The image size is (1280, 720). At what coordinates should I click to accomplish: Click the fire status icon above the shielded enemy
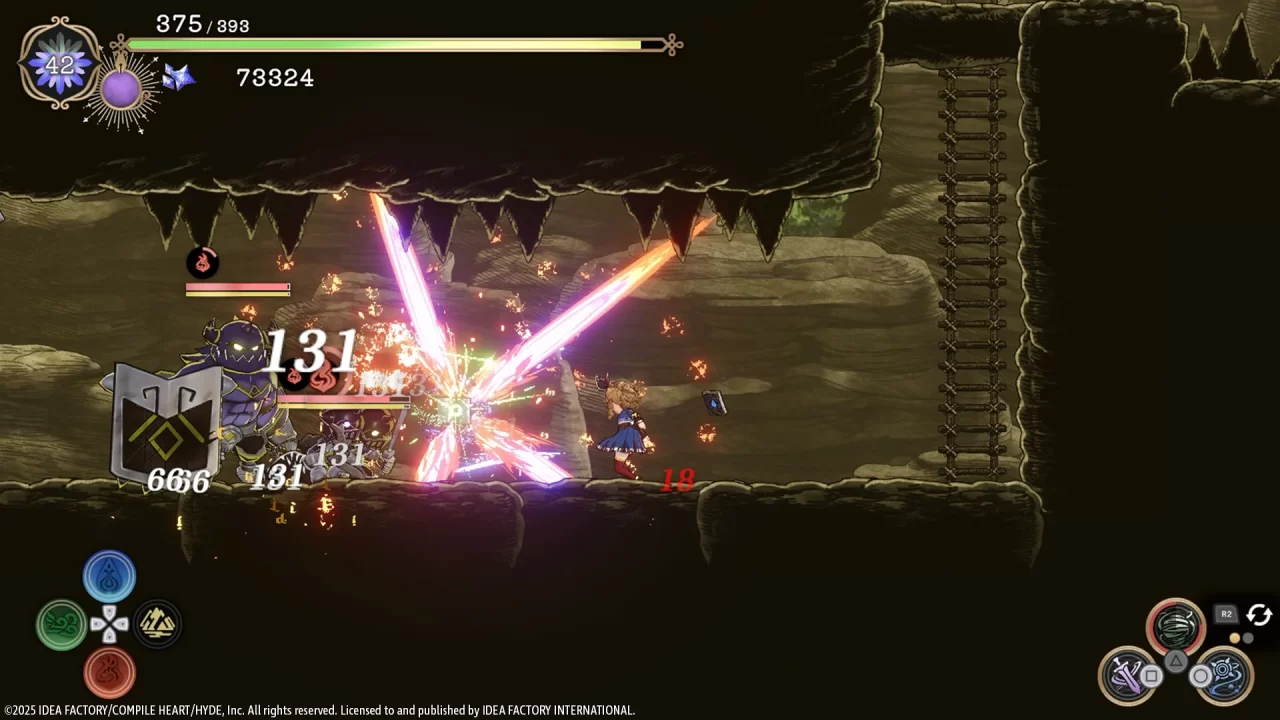tap(204, 263)
